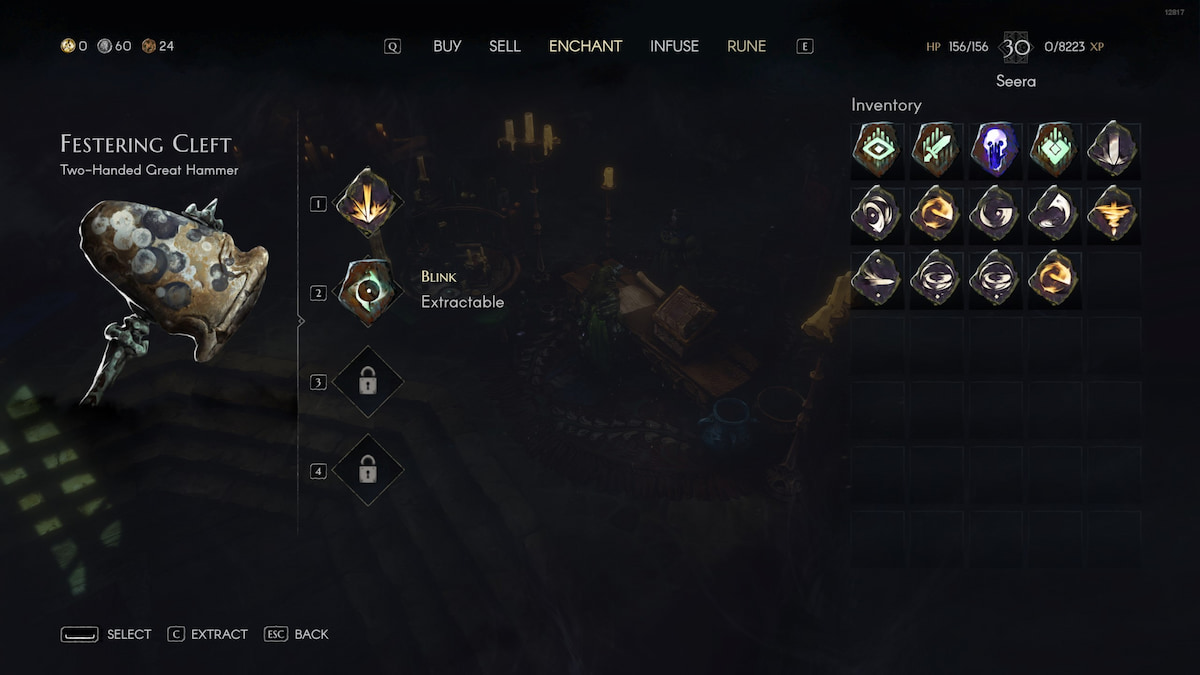
Task: Click the locked rune slot 4
Action: (367, 470)
